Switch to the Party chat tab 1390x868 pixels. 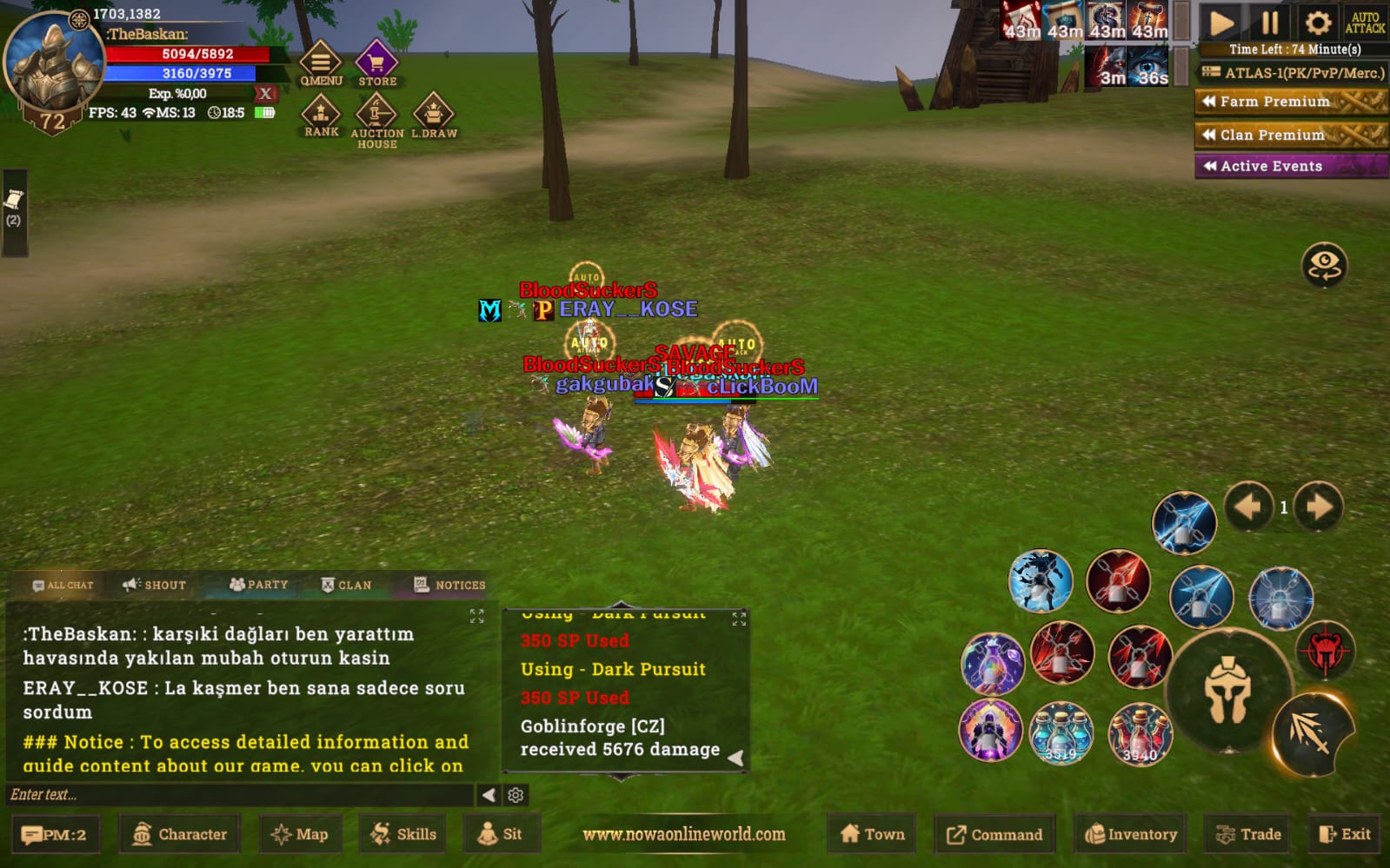258,585
